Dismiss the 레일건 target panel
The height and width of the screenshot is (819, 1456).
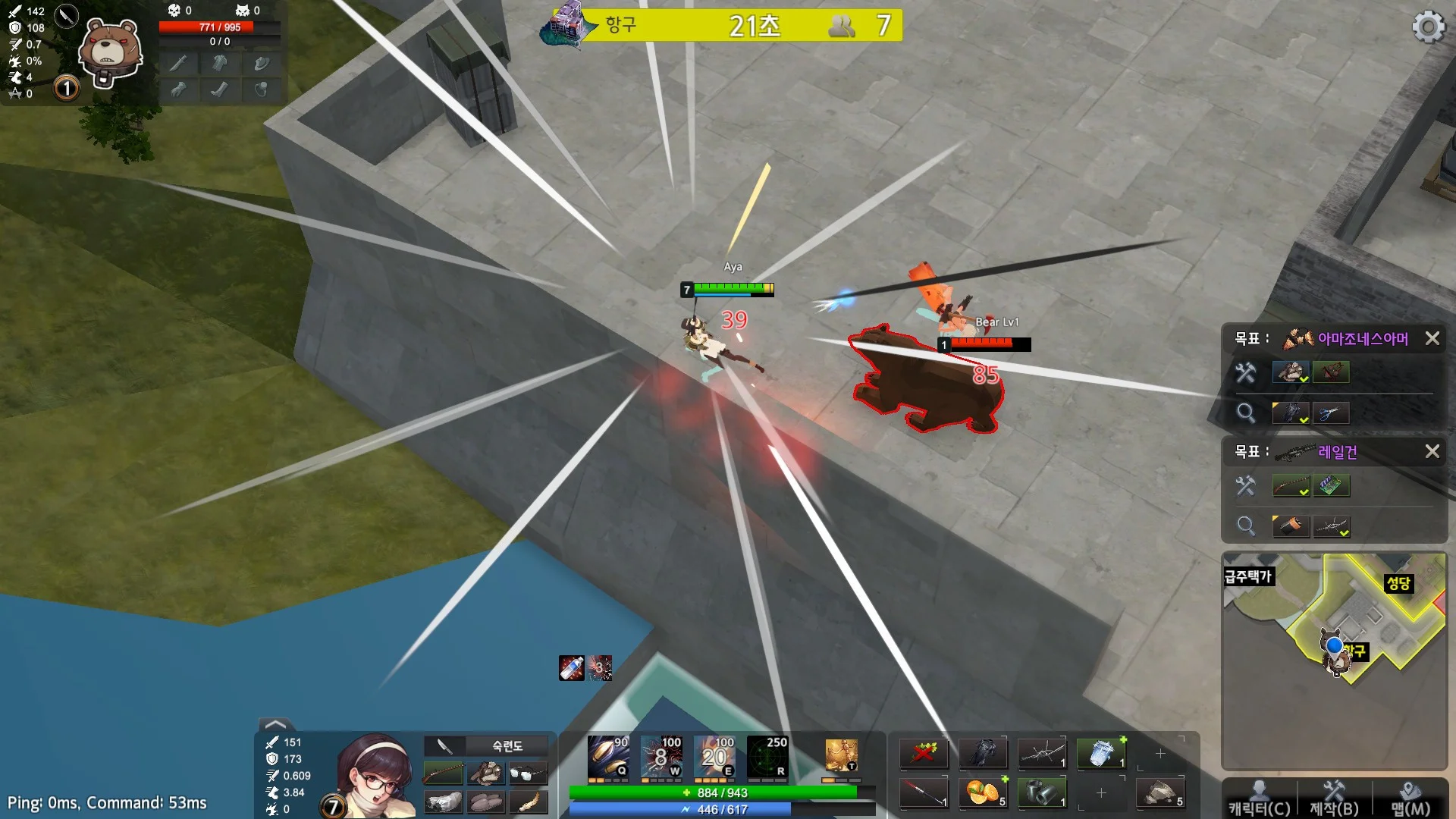coord(1433,451)
